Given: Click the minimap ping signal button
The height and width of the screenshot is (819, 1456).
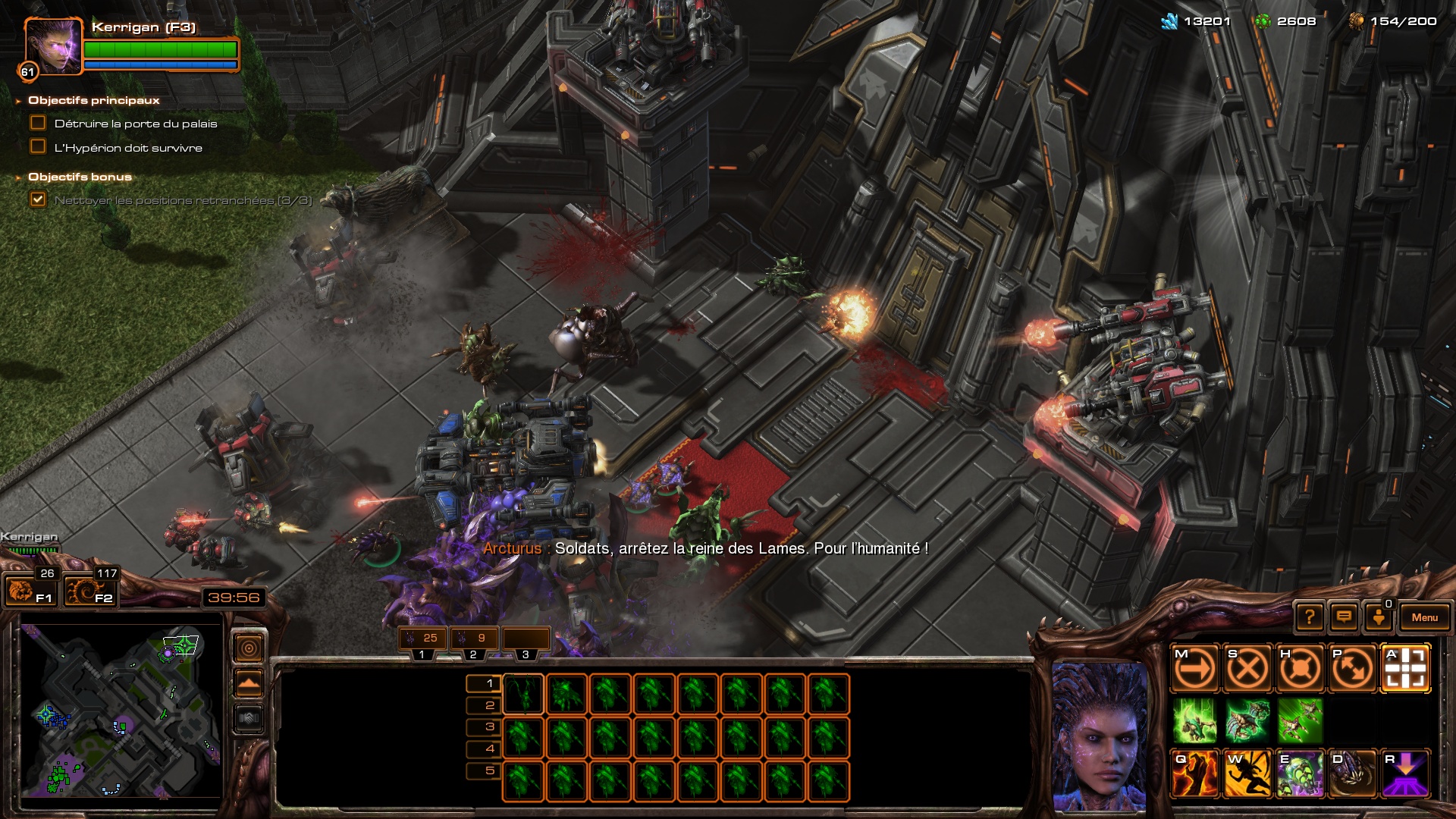Looking at the screenshot, I should (249, 648).
